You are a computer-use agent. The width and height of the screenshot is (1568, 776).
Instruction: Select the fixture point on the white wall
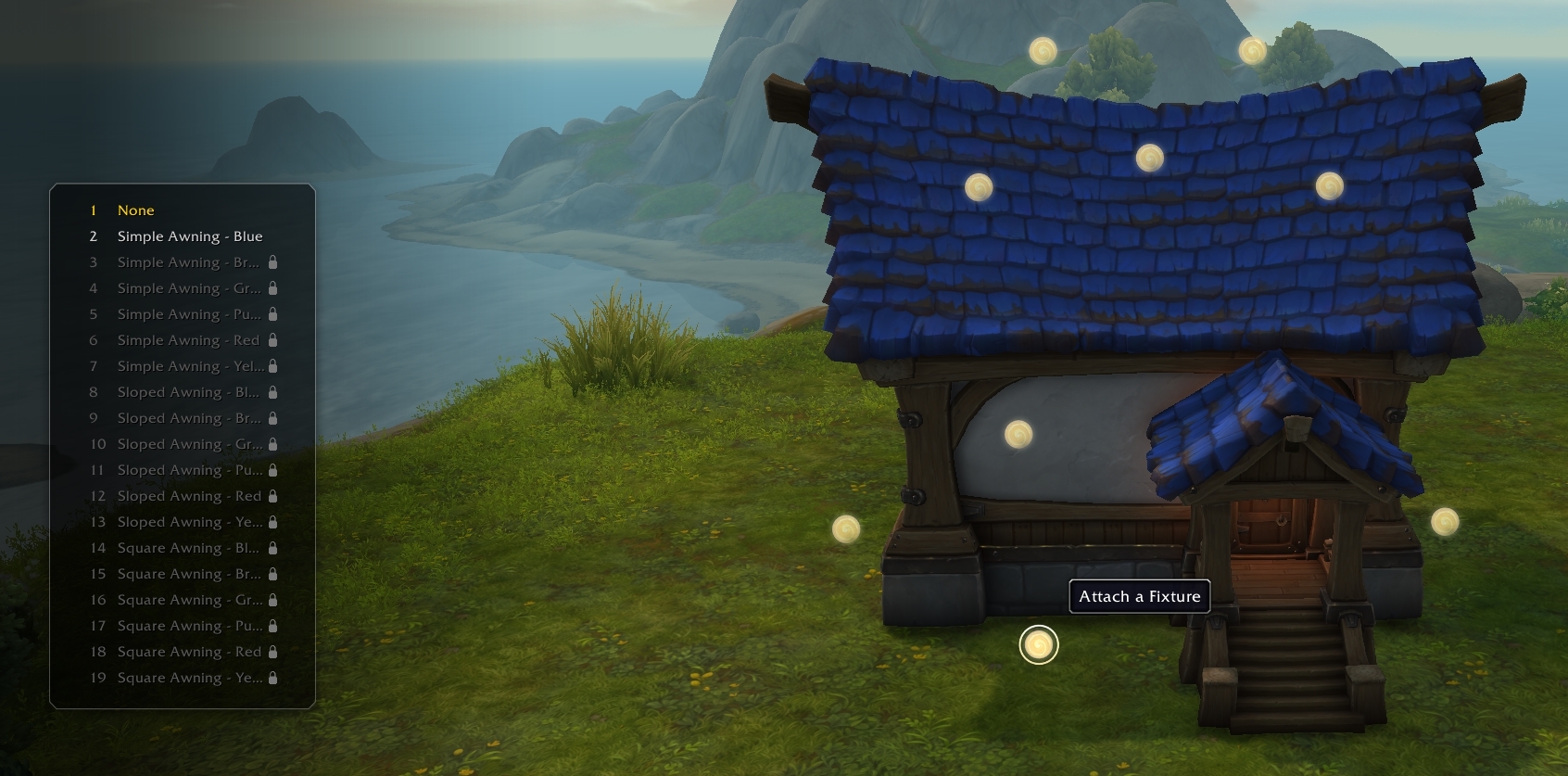pos(1018,435)
